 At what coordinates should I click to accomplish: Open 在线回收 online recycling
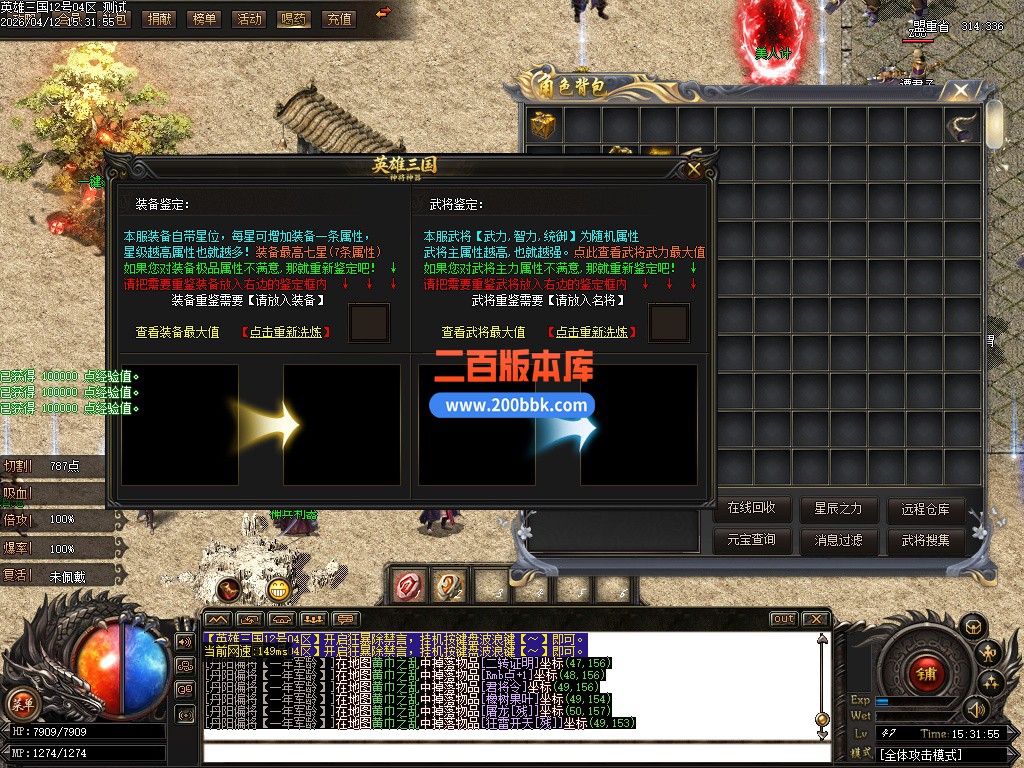click(758, 508)
